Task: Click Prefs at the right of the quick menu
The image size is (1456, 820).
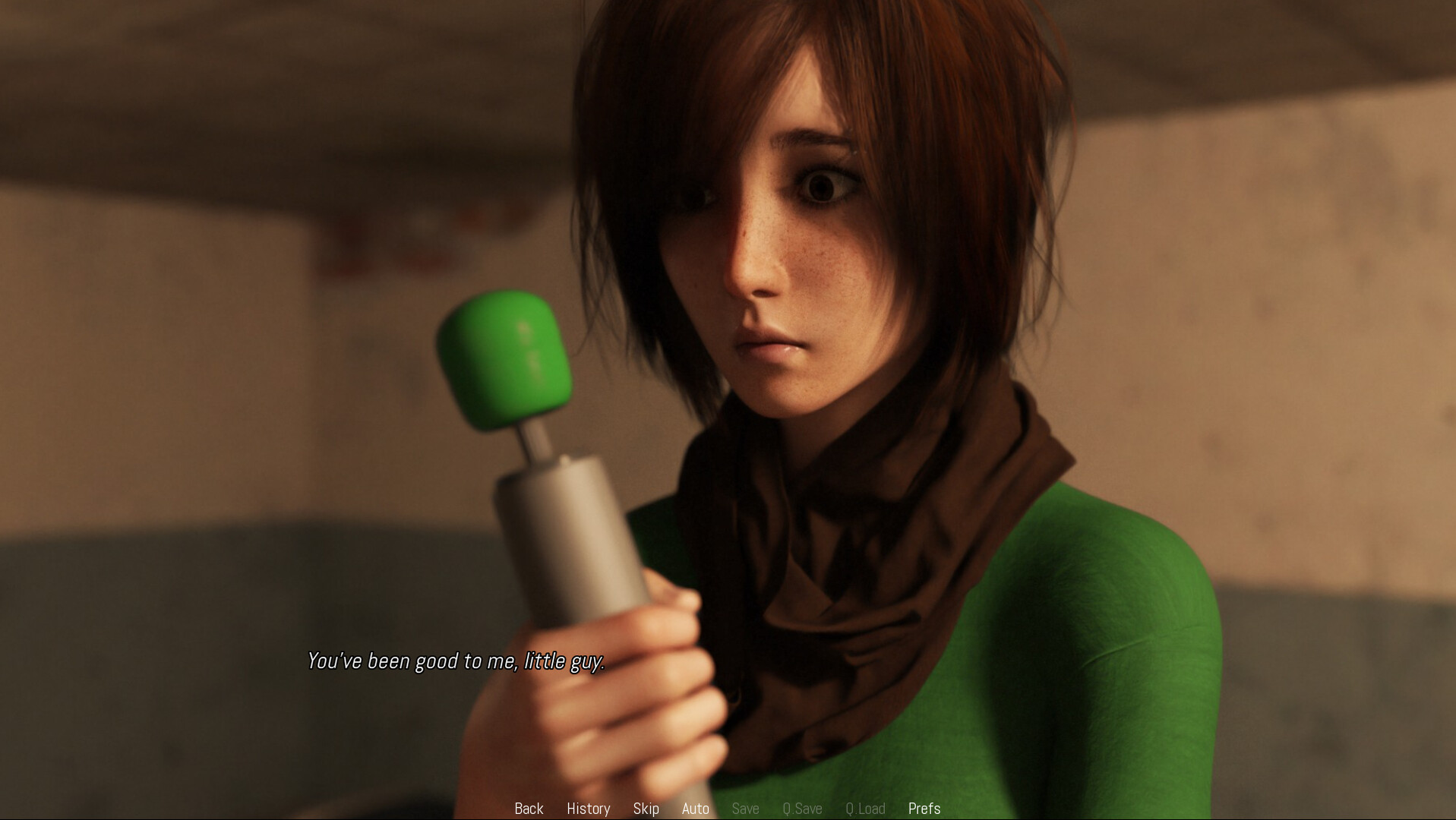Action: [924, 808]
